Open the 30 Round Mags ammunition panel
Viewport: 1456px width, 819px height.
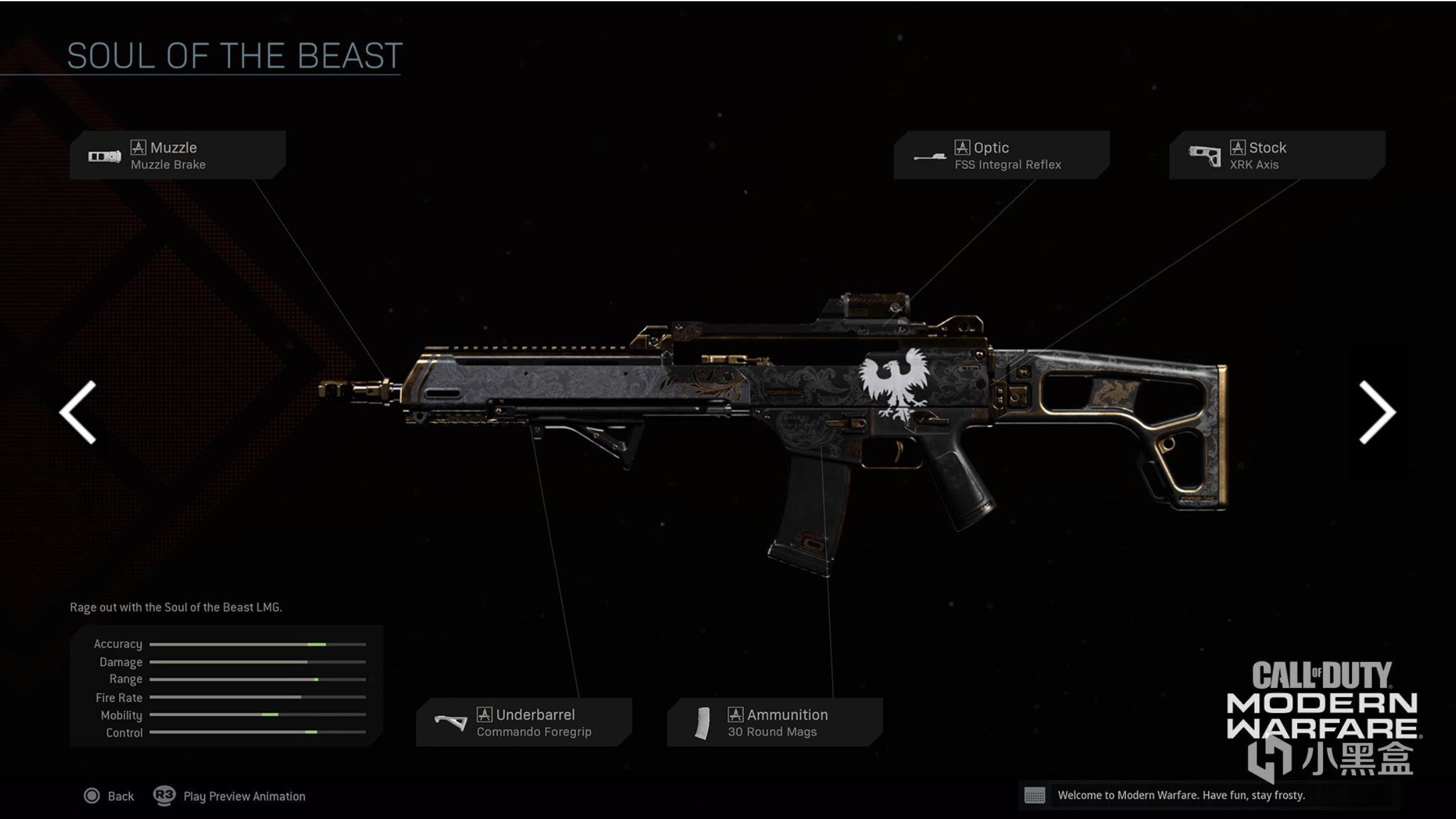coord(775,722)
